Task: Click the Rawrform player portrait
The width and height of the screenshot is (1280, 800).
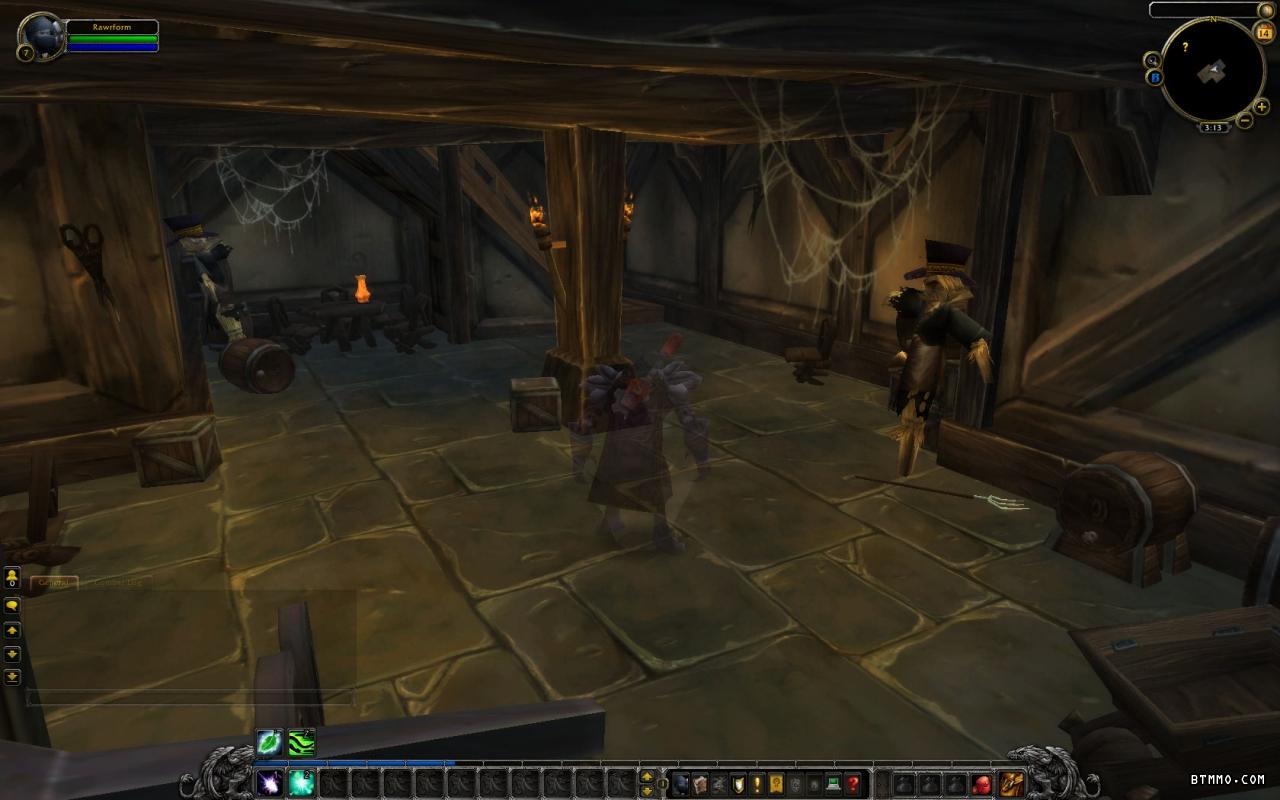Action: pos(42,35)
